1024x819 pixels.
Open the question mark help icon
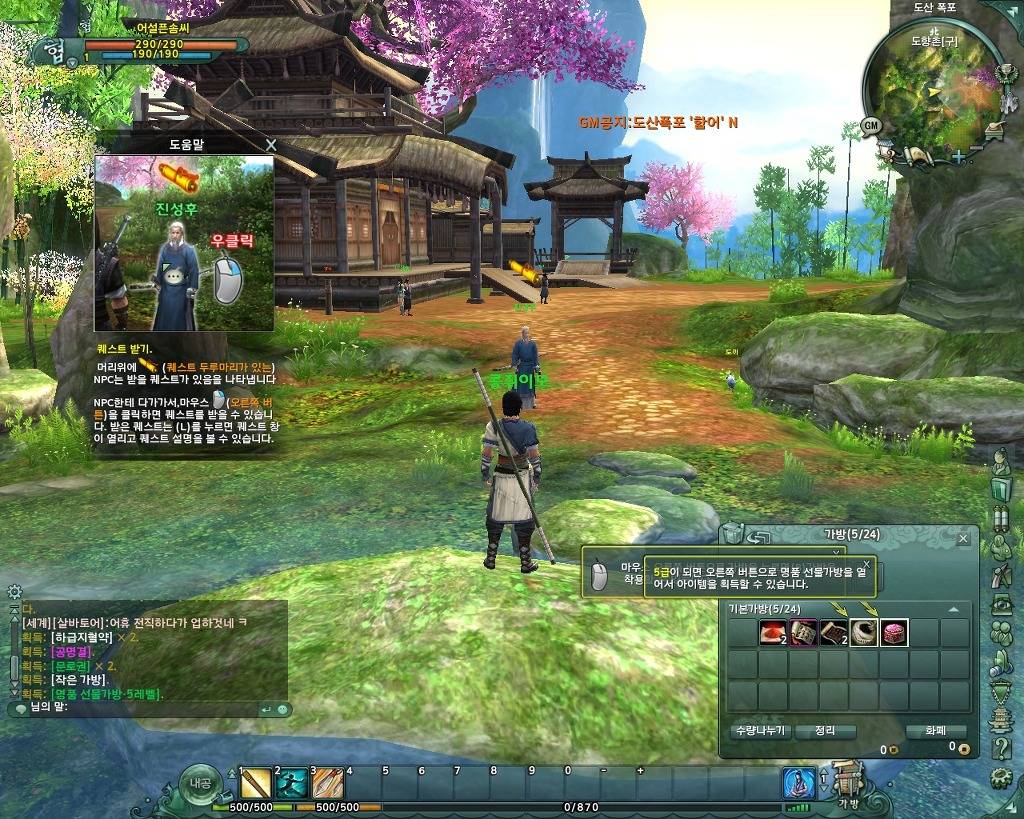tap(1000, 749)
